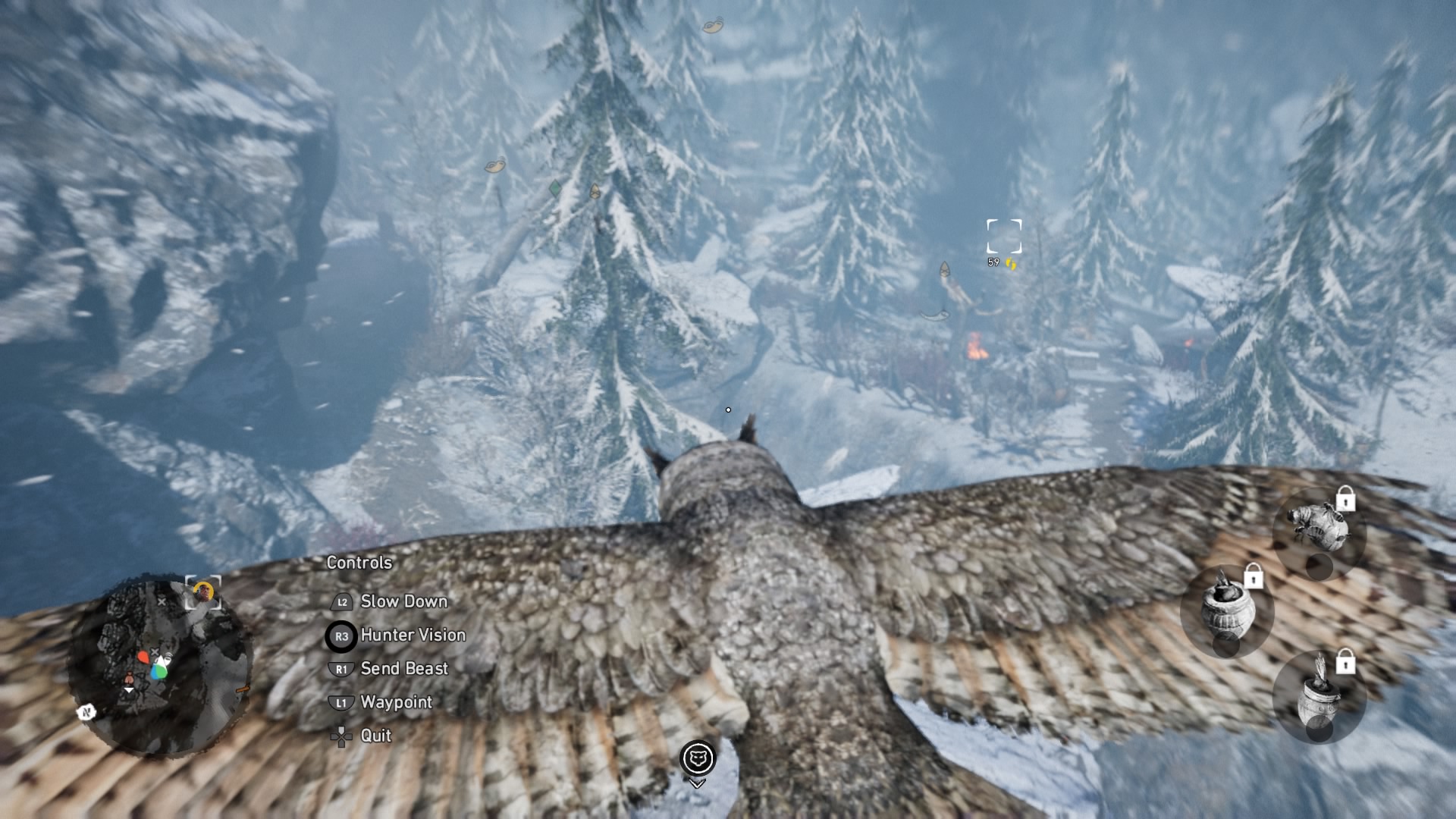This screenshot has width=1456, height=819.
Task: Activate the beast companion icon
Action: click(x=697, y=758)
